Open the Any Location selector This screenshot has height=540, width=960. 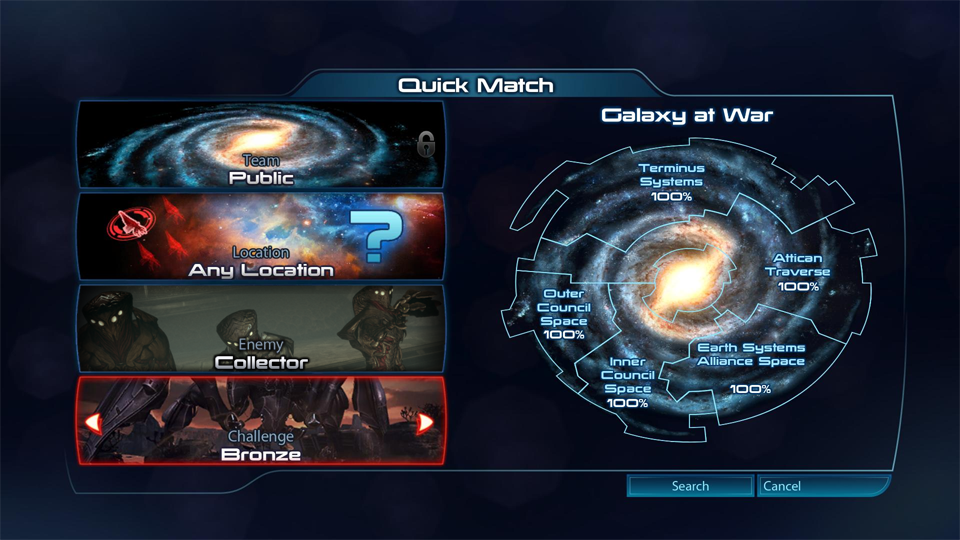click(260, 237)
